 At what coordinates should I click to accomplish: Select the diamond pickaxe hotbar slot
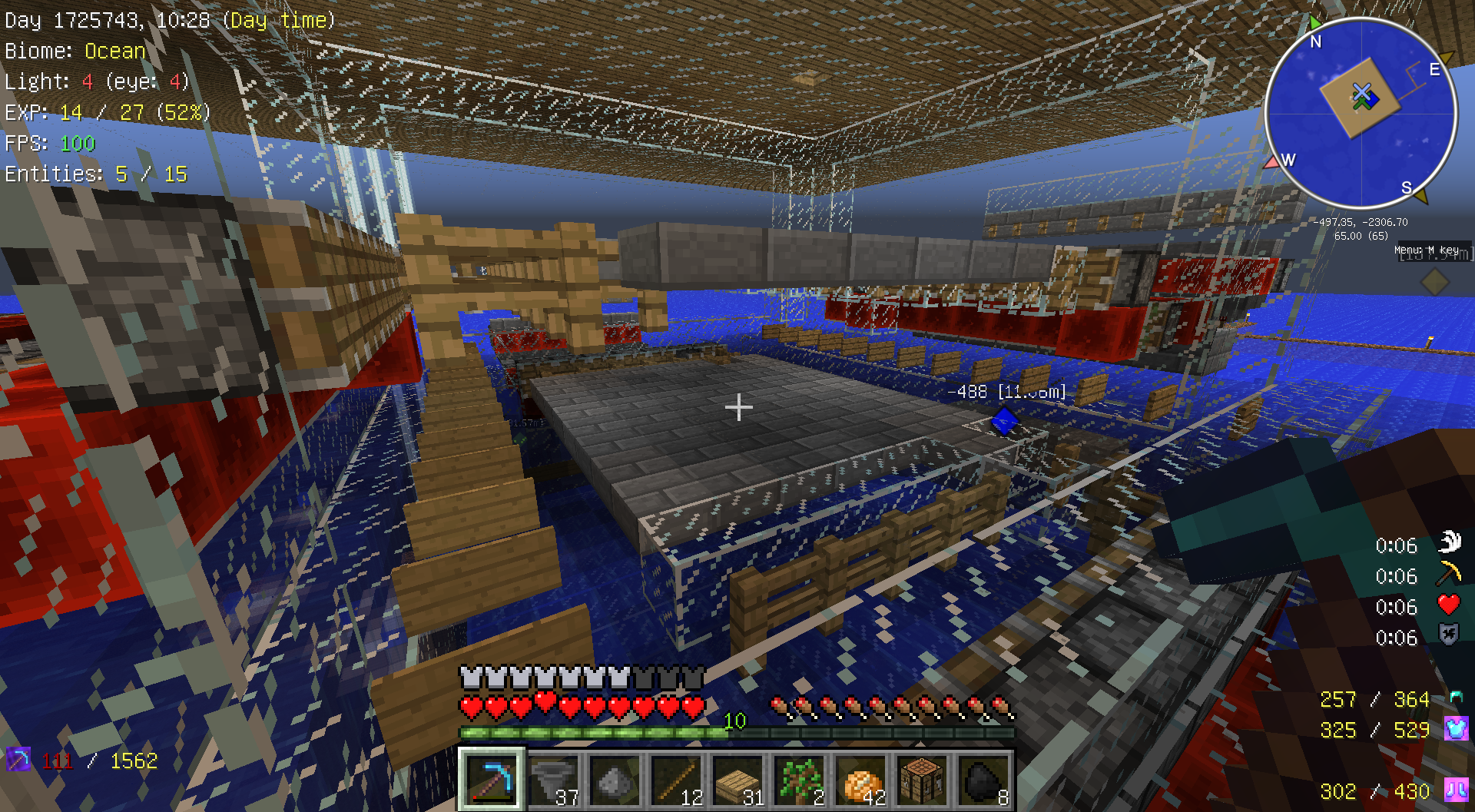pyautogui.click(x=492, y=780)
